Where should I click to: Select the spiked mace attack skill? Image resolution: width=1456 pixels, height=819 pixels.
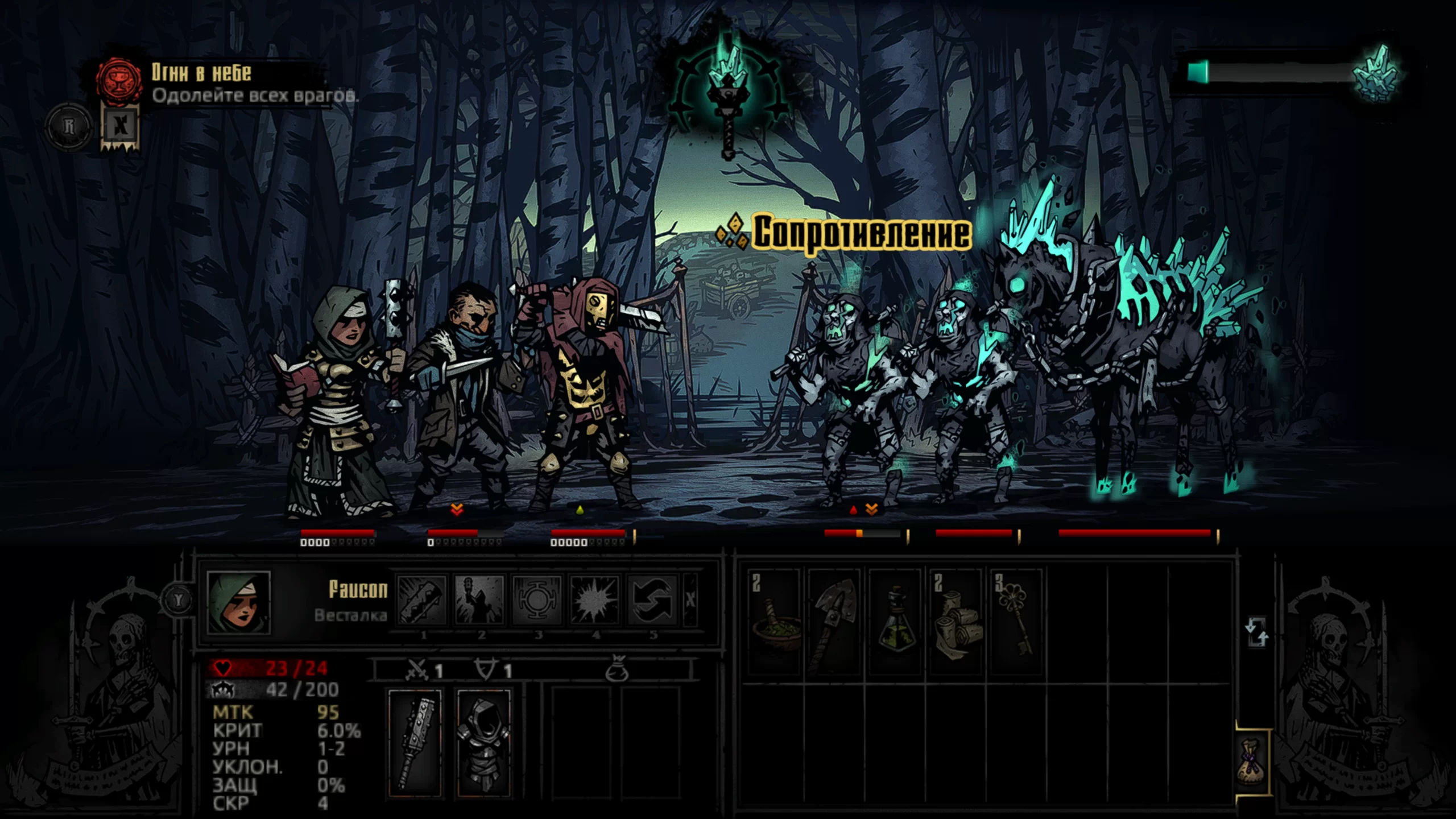coord(422,599)
